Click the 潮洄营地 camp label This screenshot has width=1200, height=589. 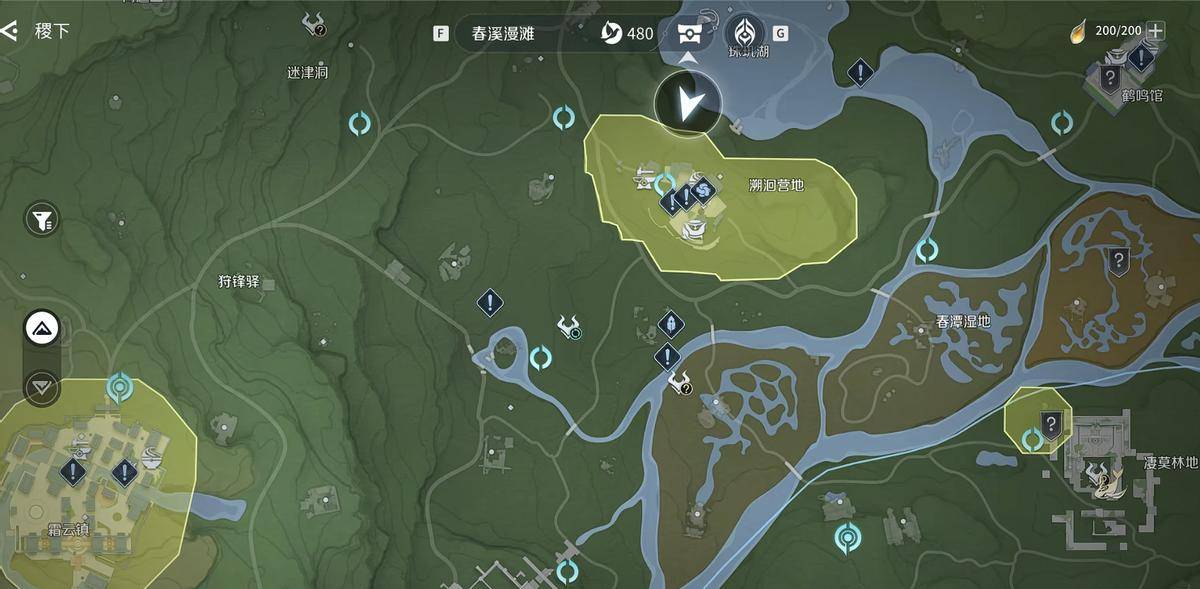(776, 185)
